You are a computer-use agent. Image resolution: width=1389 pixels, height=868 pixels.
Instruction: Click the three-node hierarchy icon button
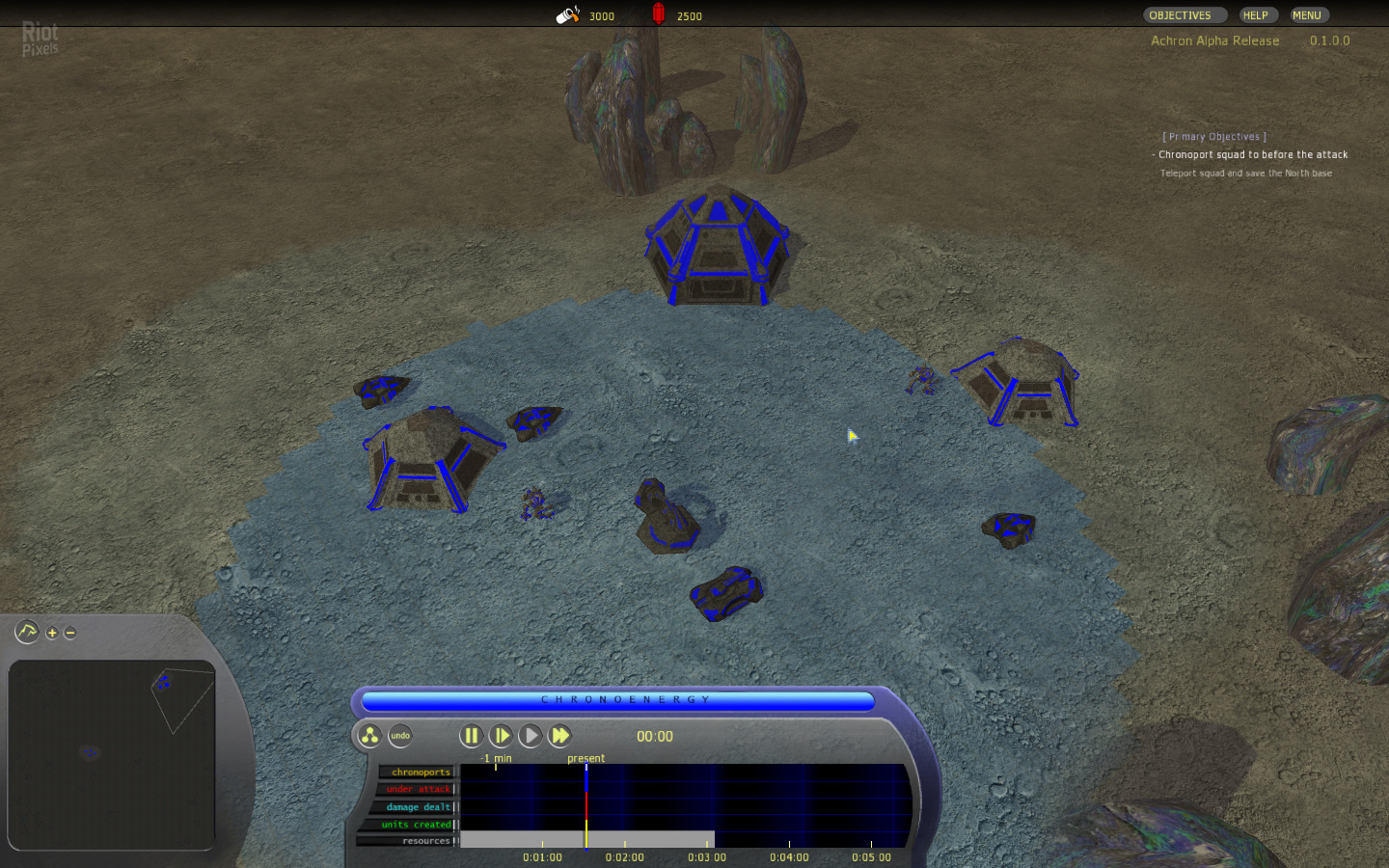(369, 736)
